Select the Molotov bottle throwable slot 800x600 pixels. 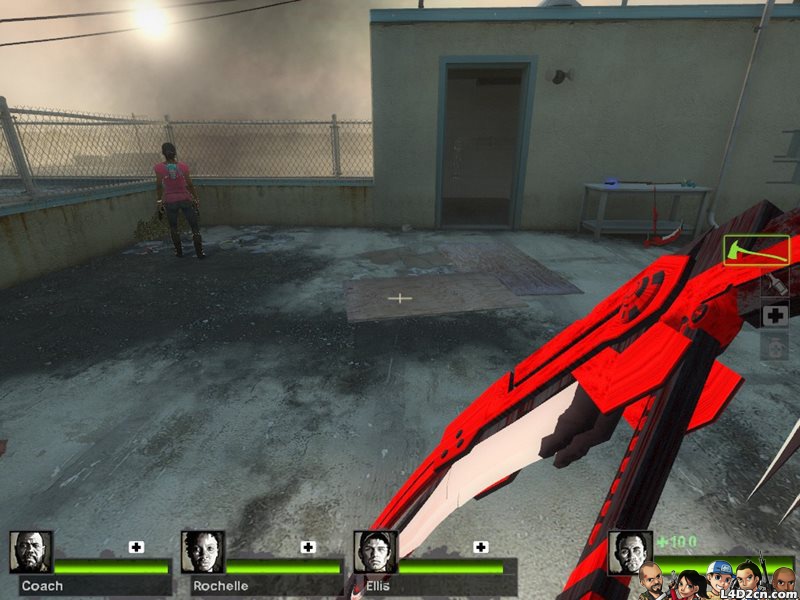[x=775, y=285]
